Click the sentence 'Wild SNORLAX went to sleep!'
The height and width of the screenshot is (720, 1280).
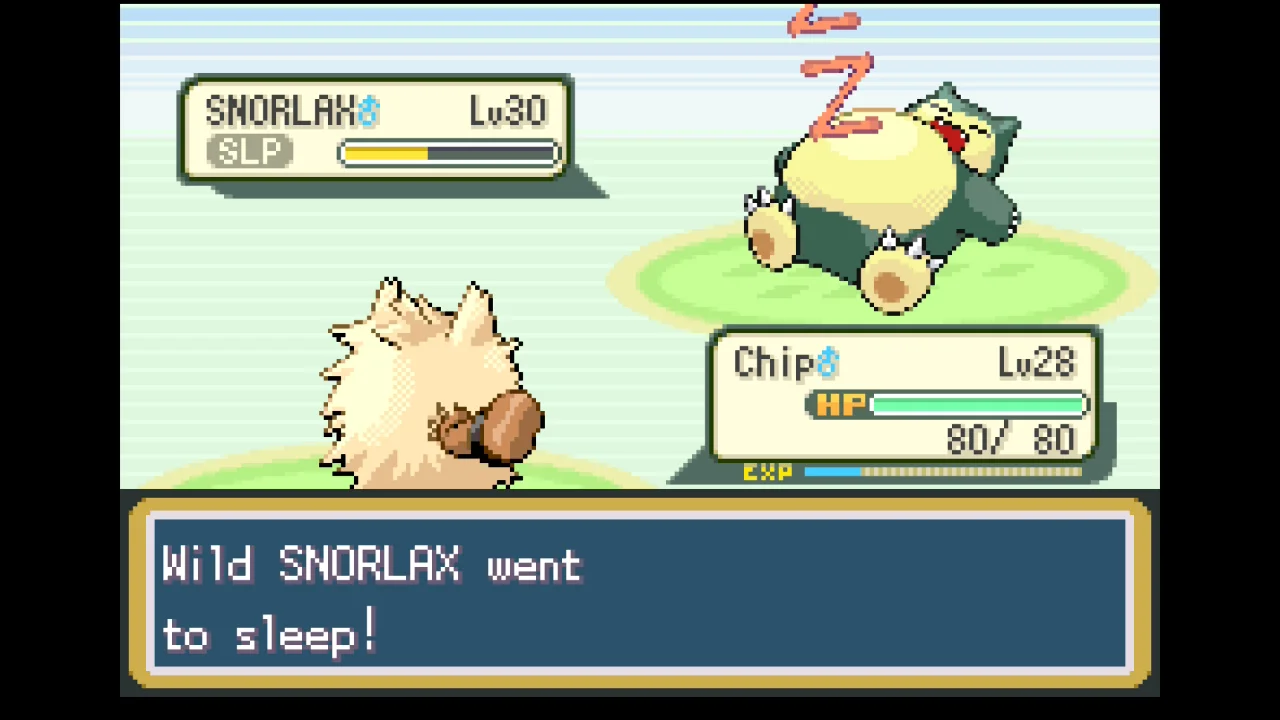(370, 600)
